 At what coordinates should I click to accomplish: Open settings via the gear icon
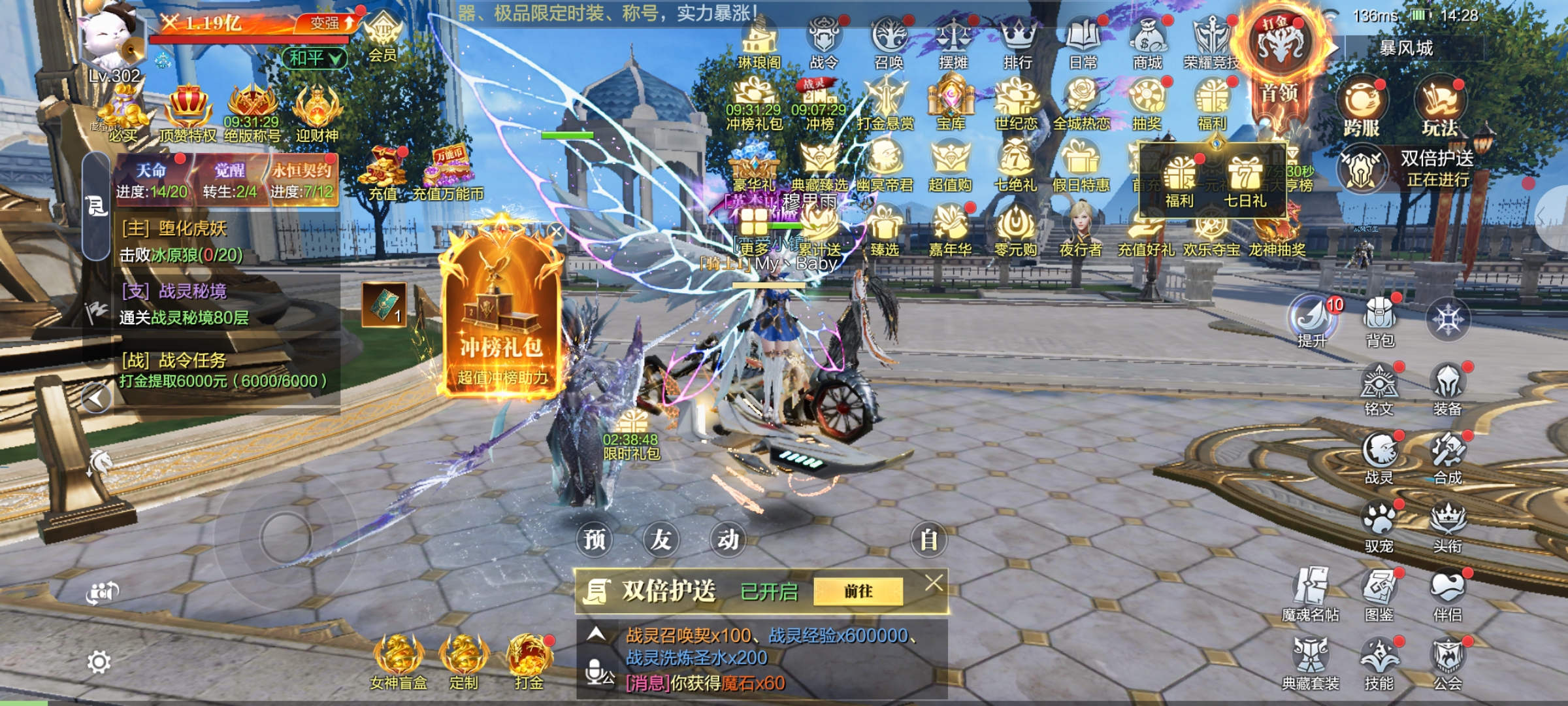pyautogui.click(x=99, y=663)
